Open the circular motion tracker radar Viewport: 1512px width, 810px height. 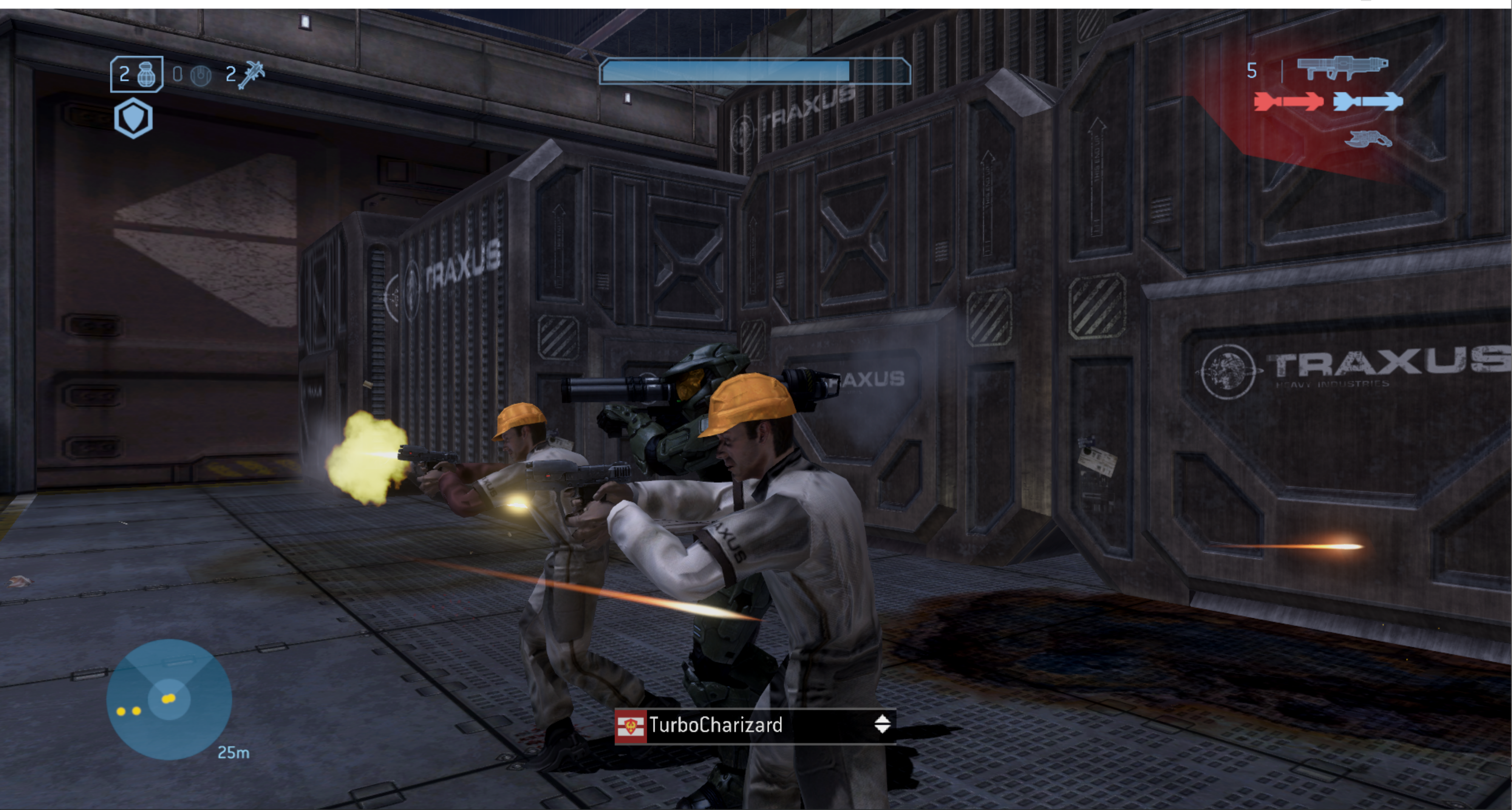[169, 699]
